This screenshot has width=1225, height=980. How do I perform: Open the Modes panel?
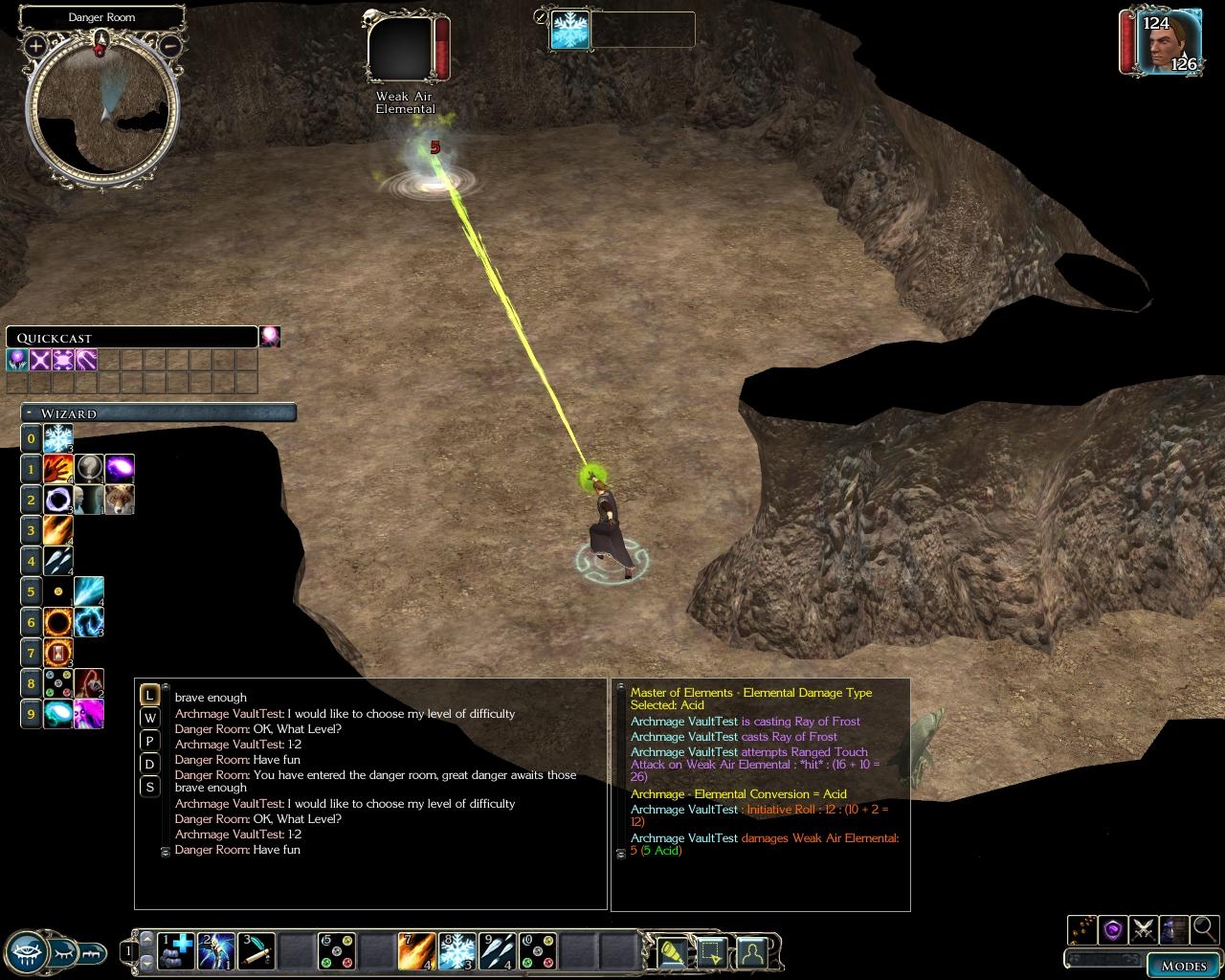pyautogui.click(x=1183, y=965)
